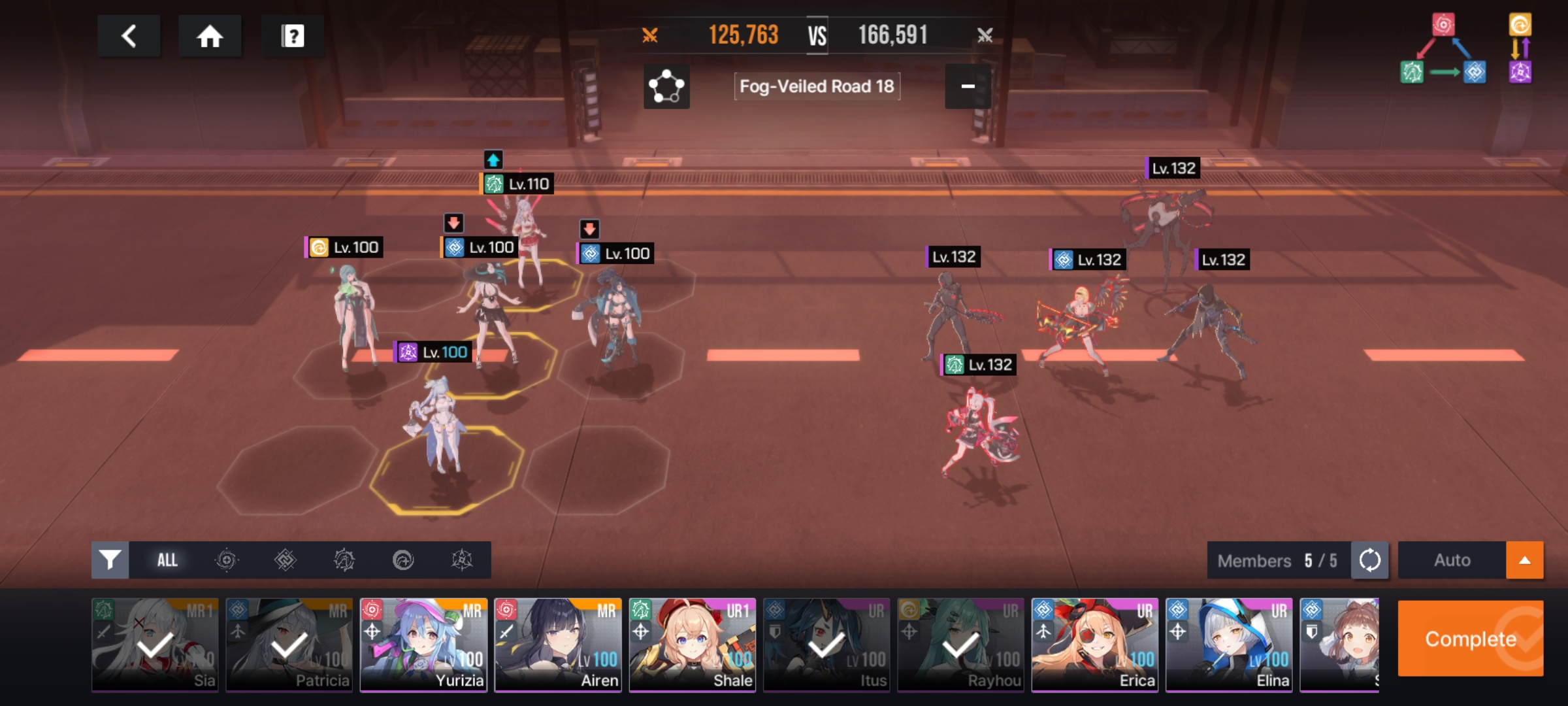Confirm the team with Complete
The width and height of the screenshot is (1568, 706).
click(1470, 639)
